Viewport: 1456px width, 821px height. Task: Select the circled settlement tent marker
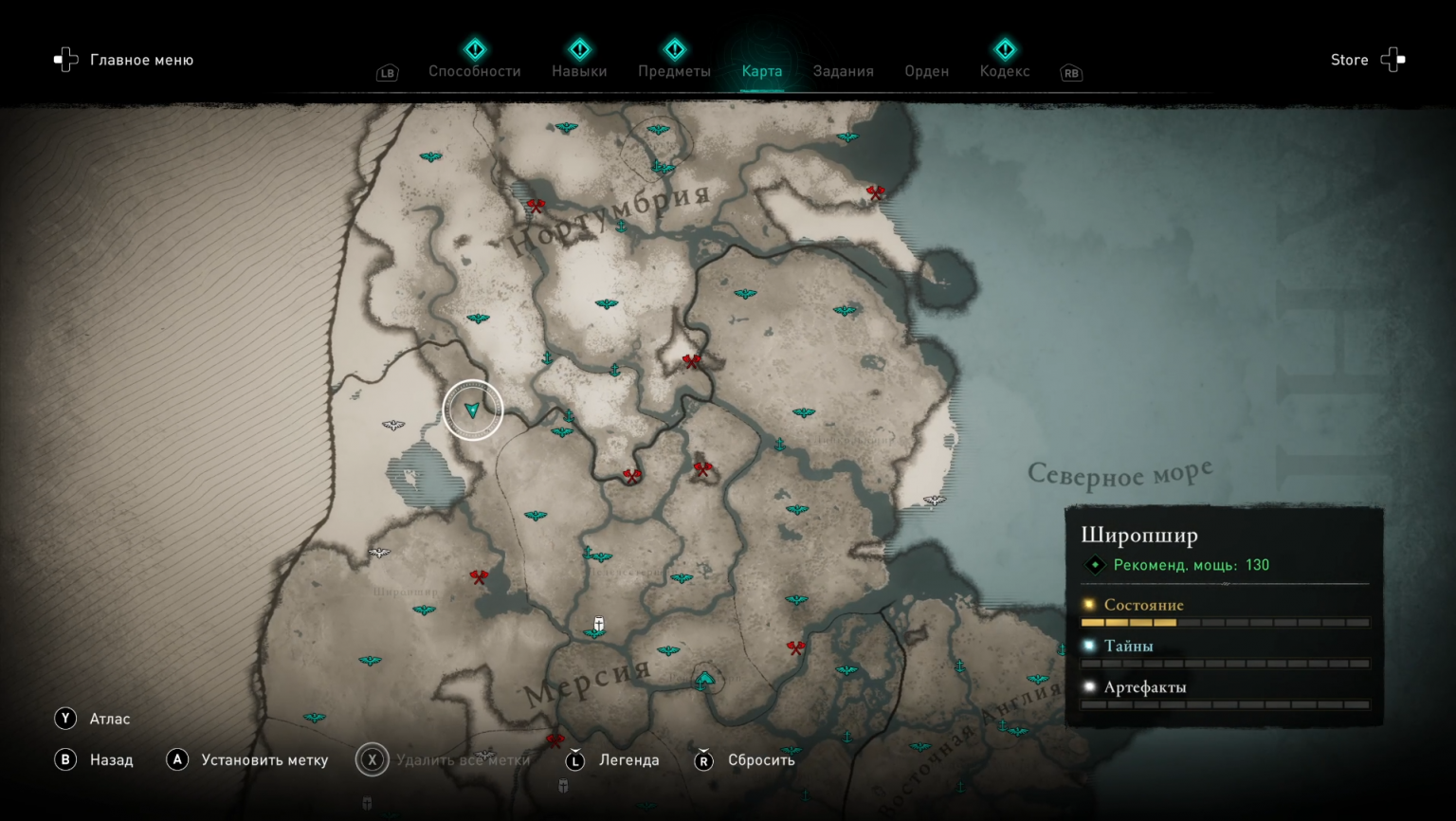(x=705, y=679)
